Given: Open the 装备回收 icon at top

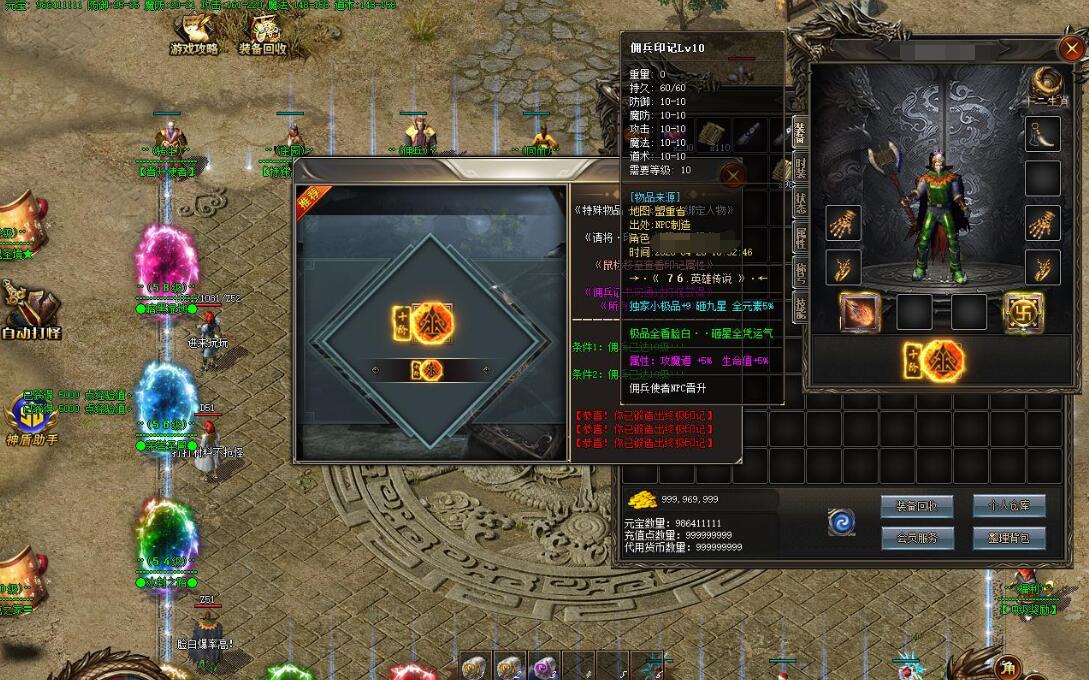Looking at the screenshot, I should [x=262, y=33].
